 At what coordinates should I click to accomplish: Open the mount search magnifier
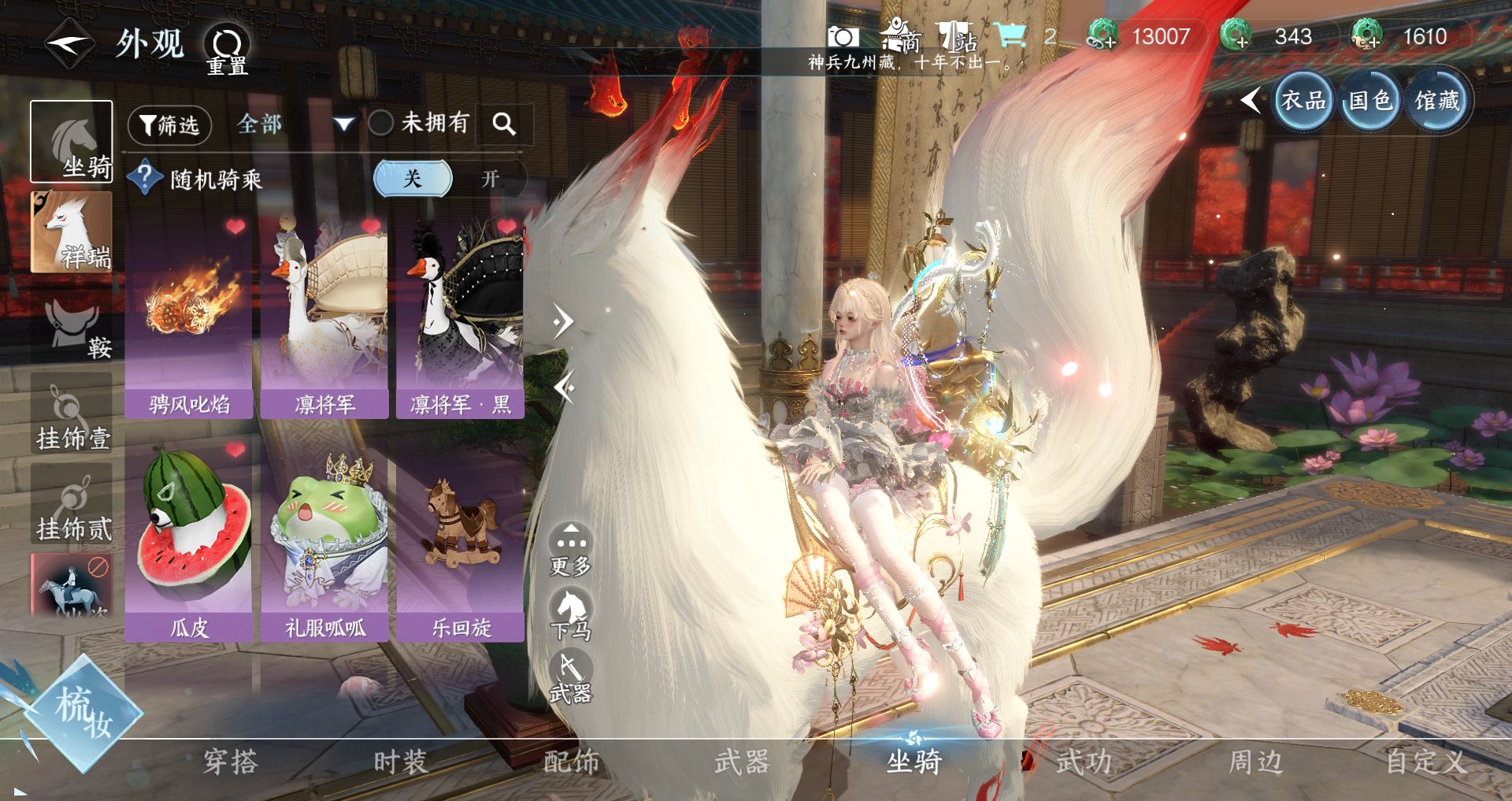click(x=504, y=124)
